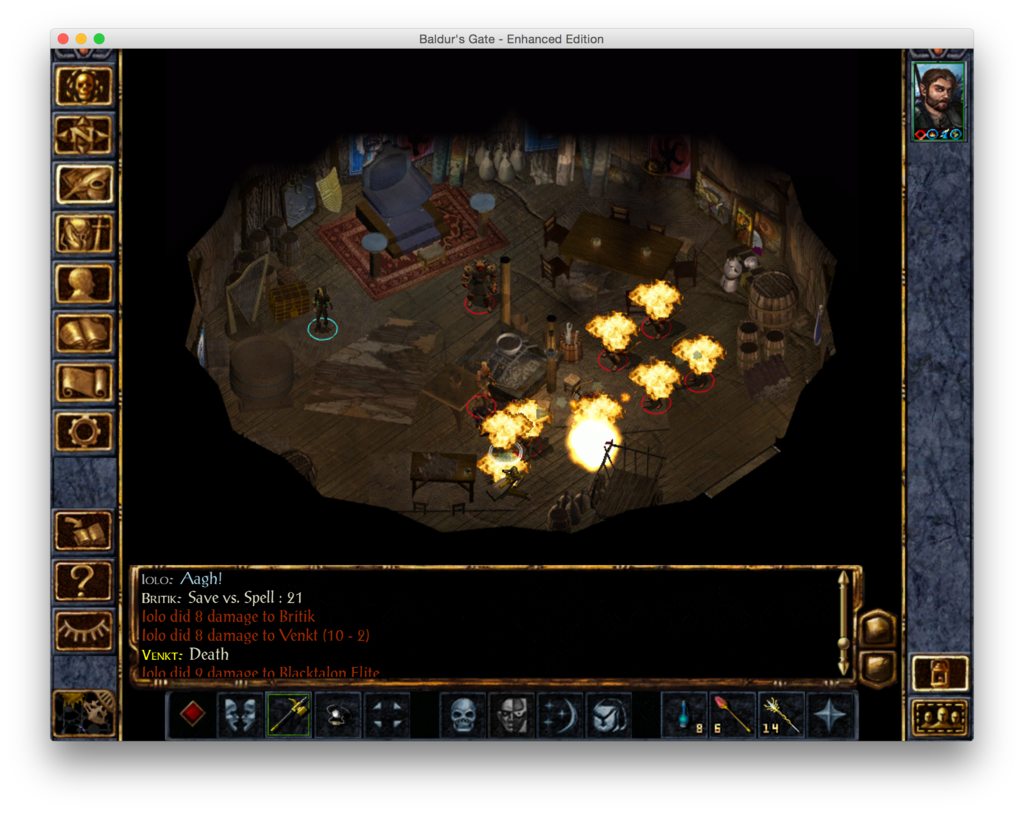This screenshot has width=1024, height=813.
Task: Open the inventory screen button
Action: tap(84, 234)
